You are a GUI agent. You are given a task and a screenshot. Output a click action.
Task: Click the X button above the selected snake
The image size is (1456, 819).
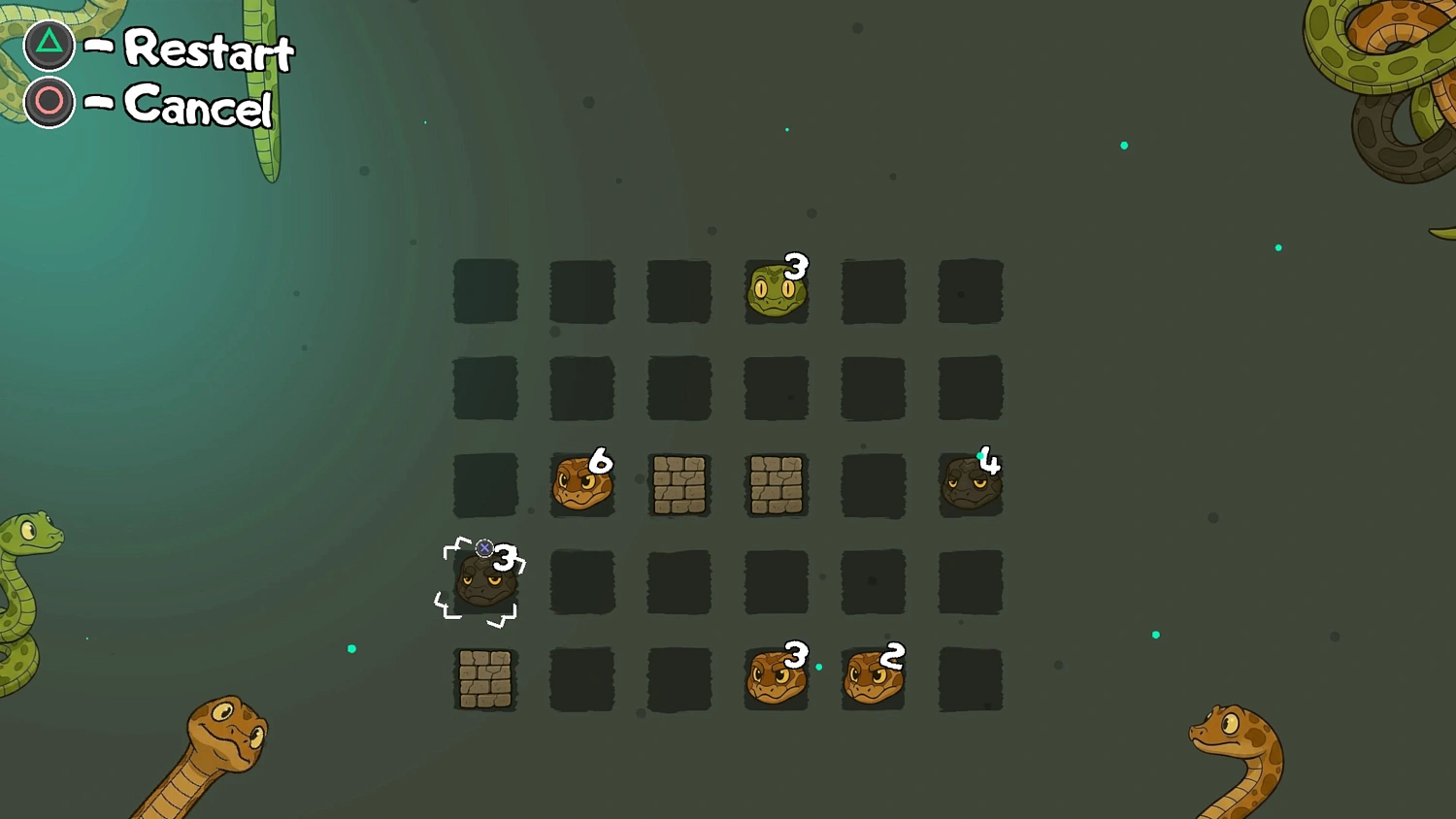(x=484, y=547)
